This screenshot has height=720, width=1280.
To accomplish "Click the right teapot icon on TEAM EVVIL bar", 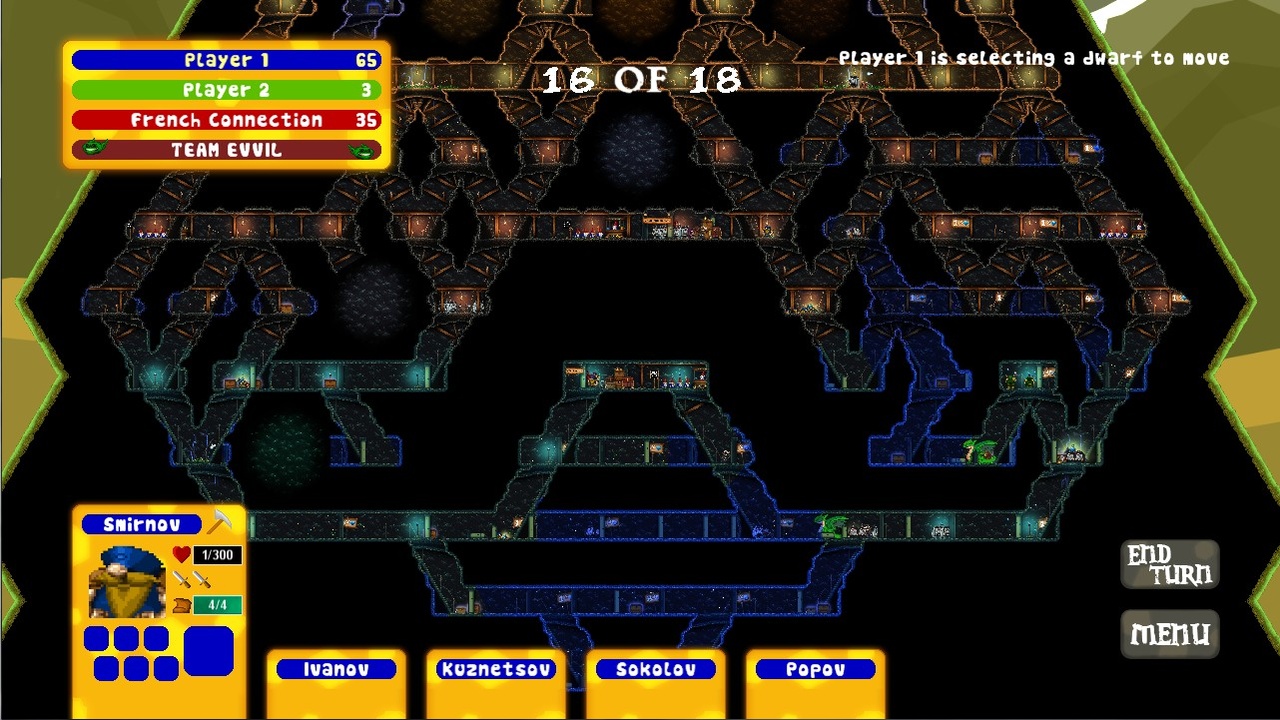I will click(366, 150).
